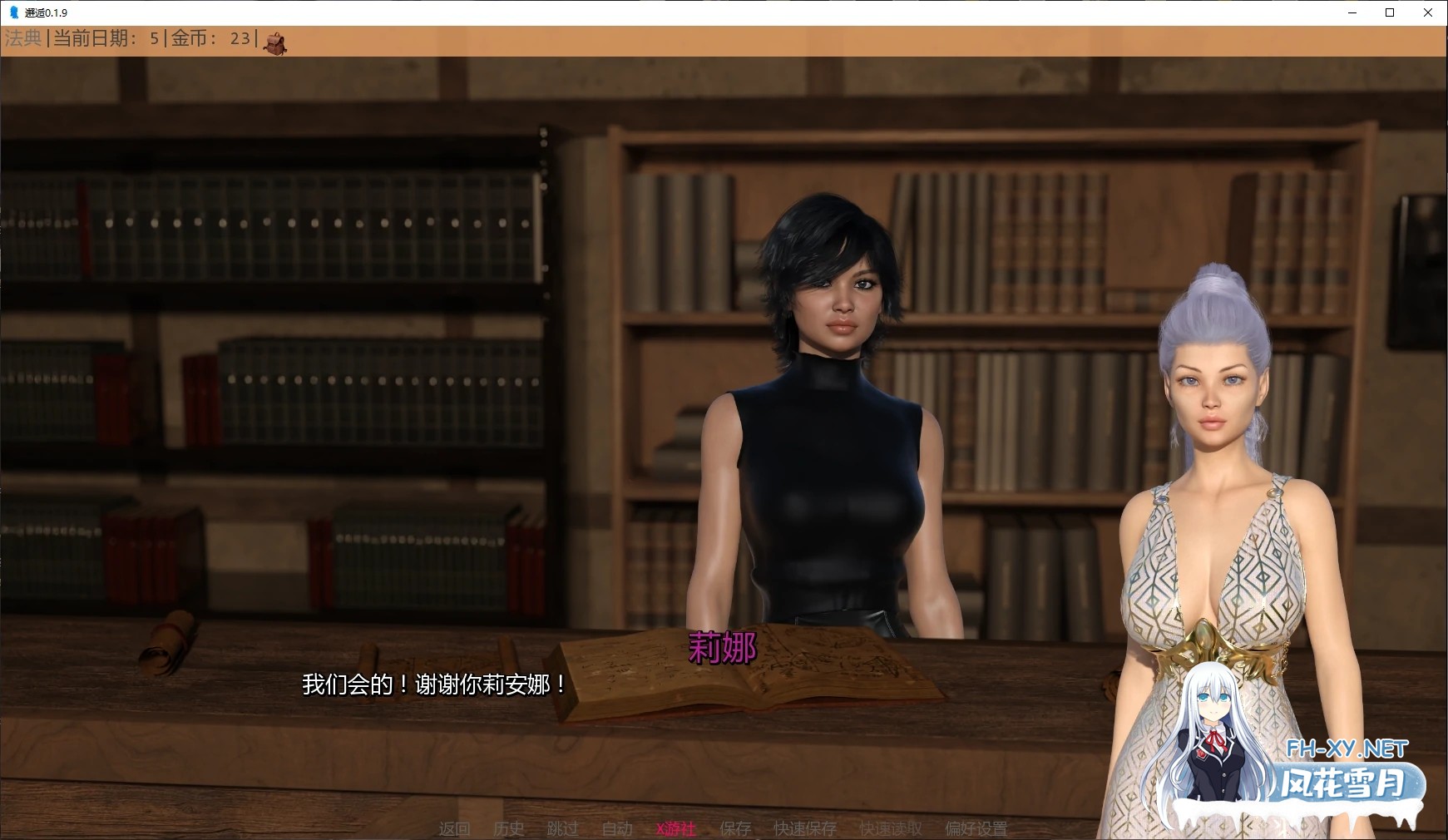Viewport: 1448px width, 840px height.
Task: Click the 邂逅0.1.9 title bar text
Action: [44, 12]
